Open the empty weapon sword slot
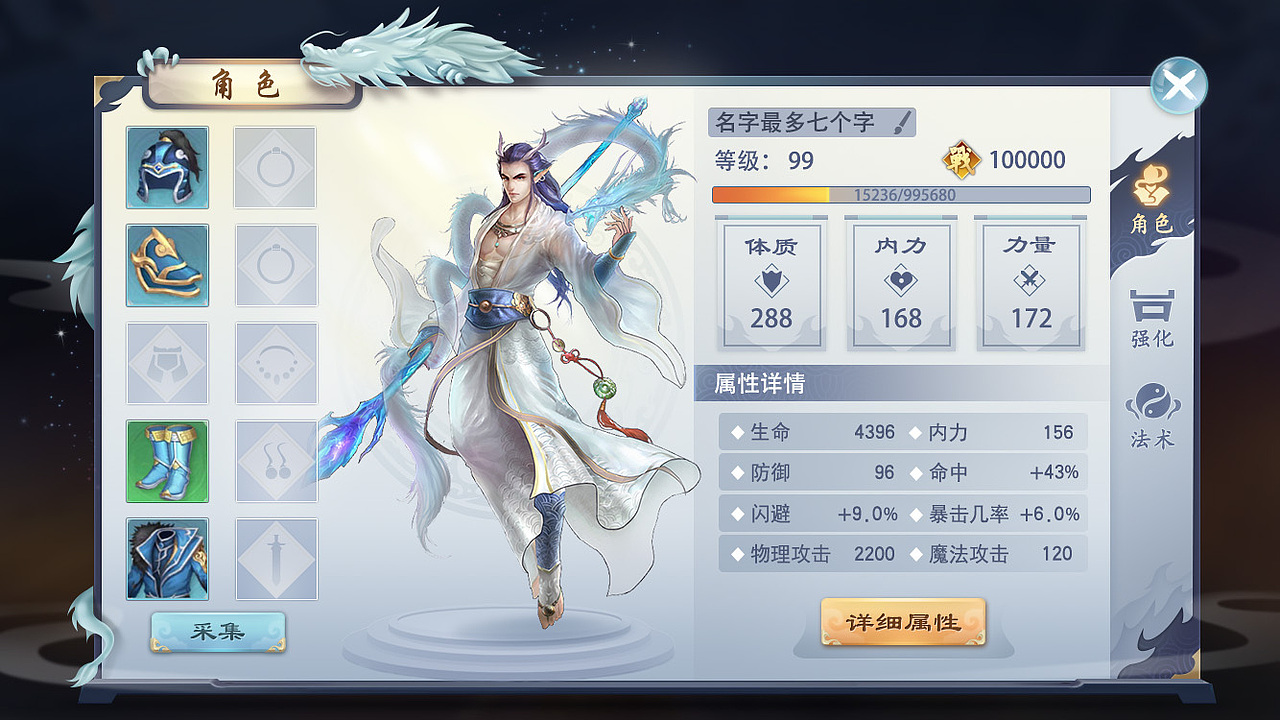This screenshot has width=1280, height=720. (275, 561)
